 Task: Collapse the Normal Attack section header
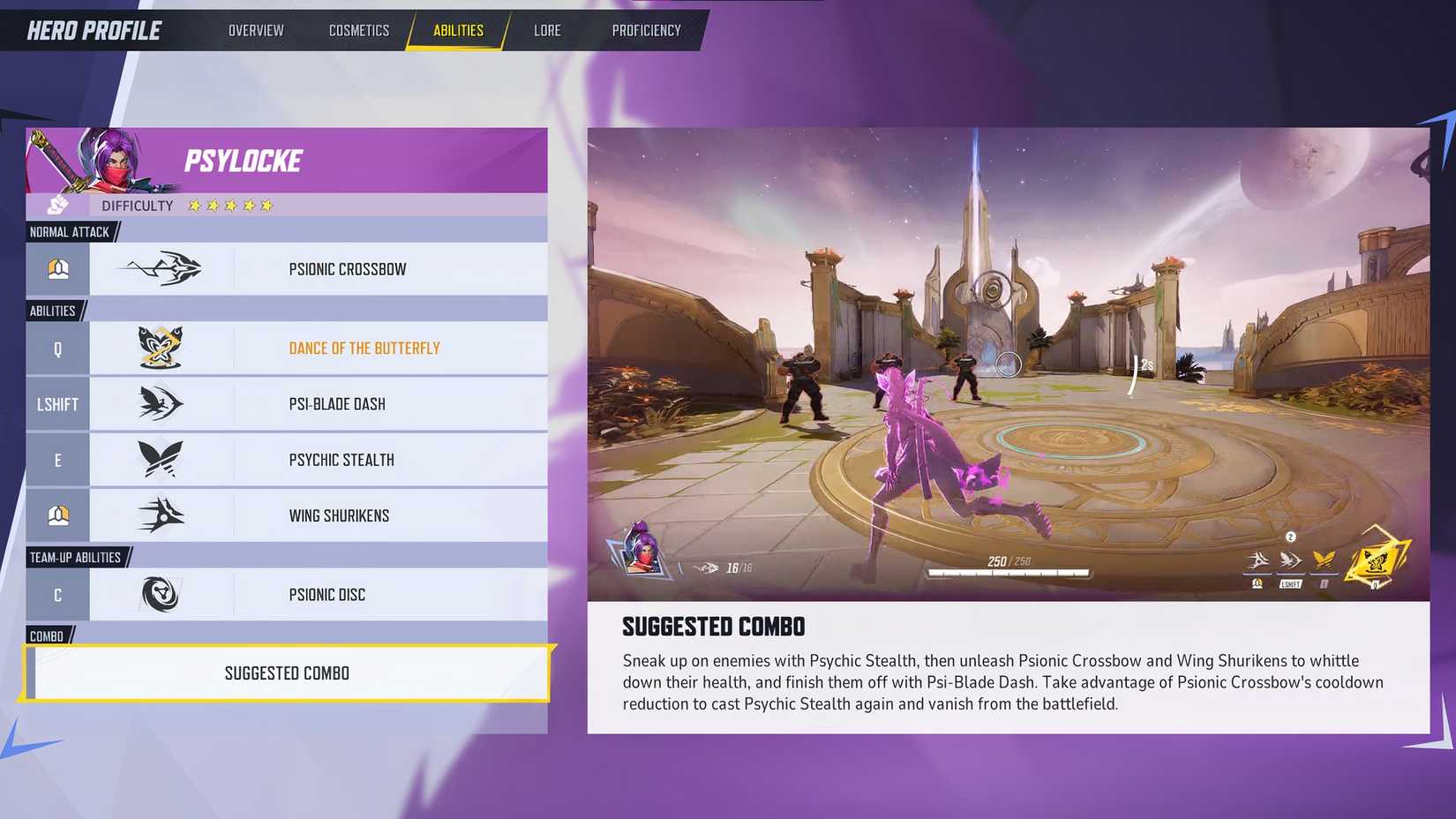tap(68, 231)
